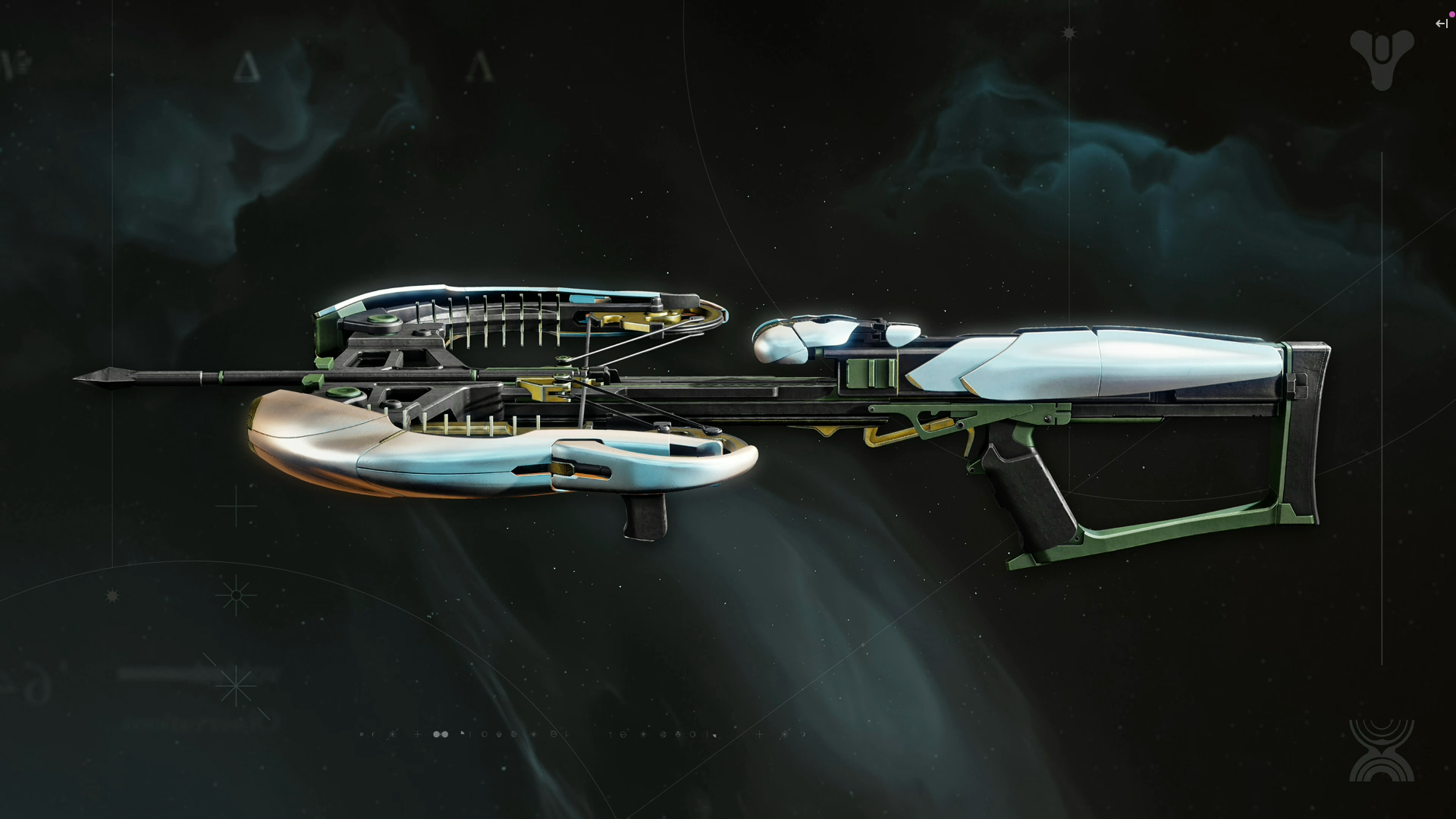This screenshot has height=819, width=1456.
Task: Click the crescent moon glyph at bottom left row
Action: click(x=373, y=734)
